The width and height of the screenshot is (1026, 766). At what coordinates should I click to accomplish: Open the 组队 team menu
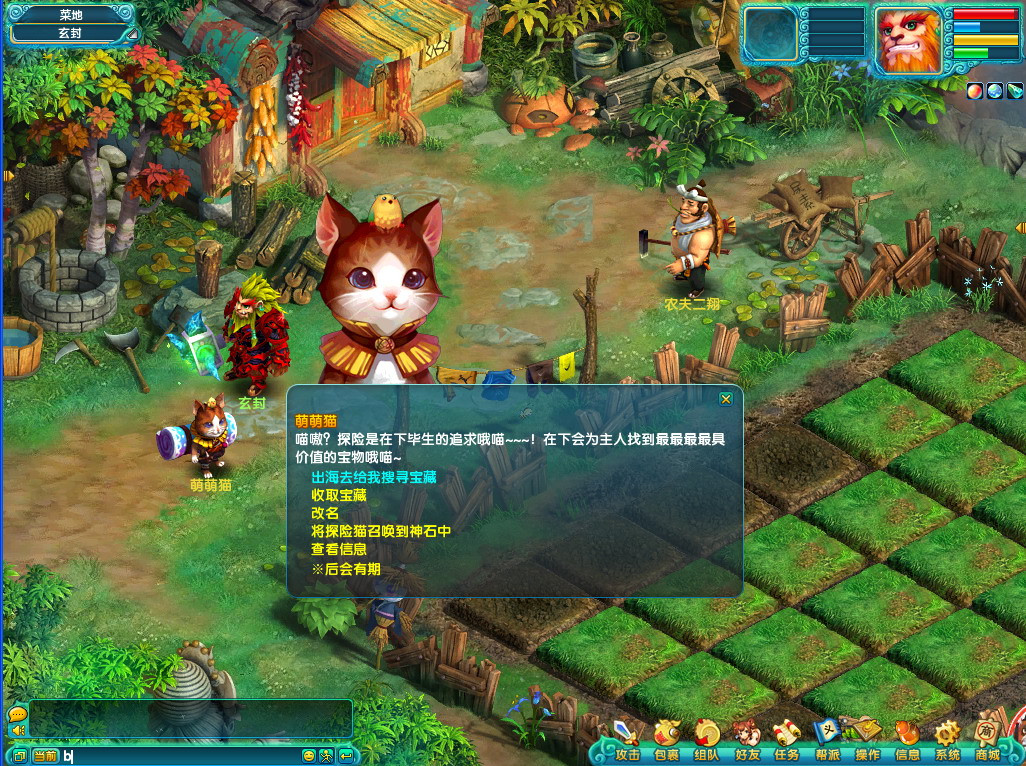pos(706,741)
